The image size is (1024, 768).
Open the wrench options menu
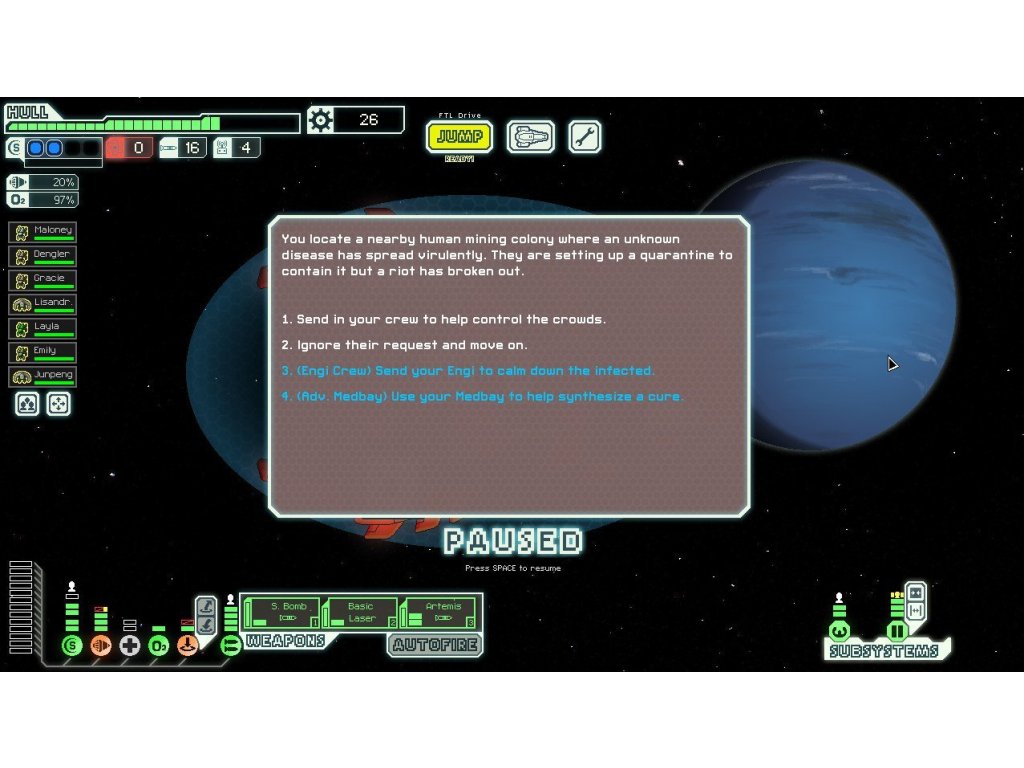585,137
